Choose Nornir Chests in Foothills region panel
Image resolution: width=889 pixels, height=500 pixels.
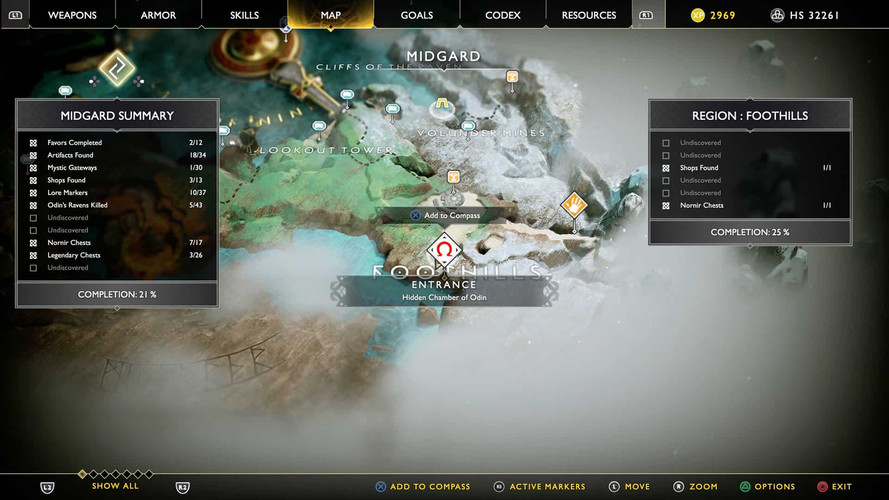click(750, 205)
